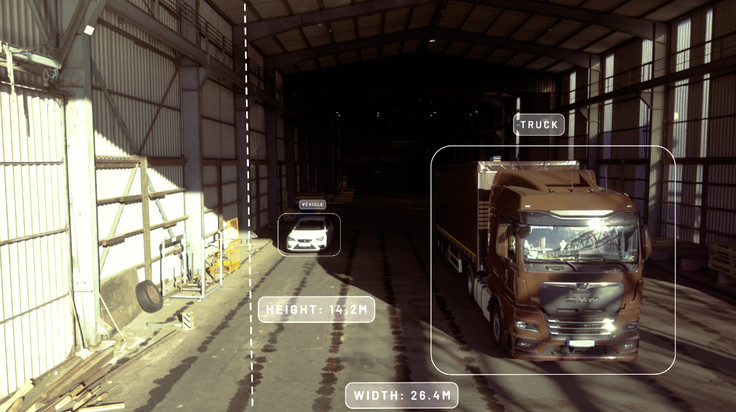
Task: Select the small VEHICLE tag above the car
Action: (x=312, y=205)
